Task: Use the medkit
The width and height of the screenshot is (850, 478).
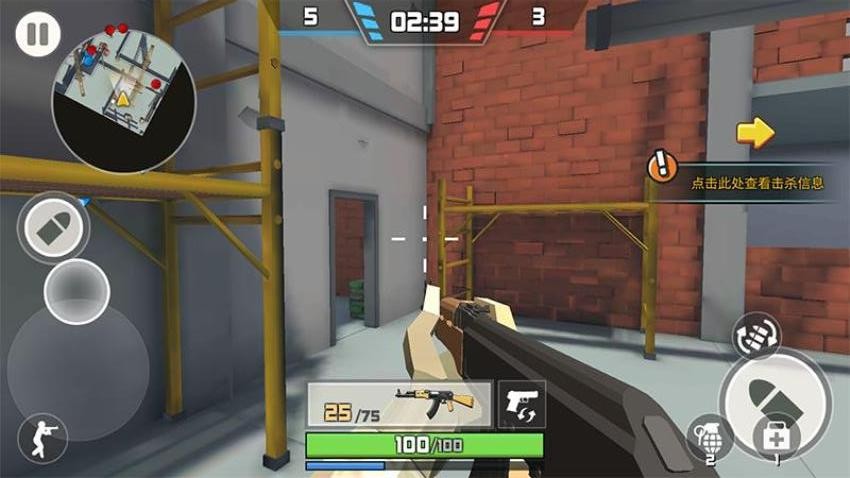Action: coord(776,440)
